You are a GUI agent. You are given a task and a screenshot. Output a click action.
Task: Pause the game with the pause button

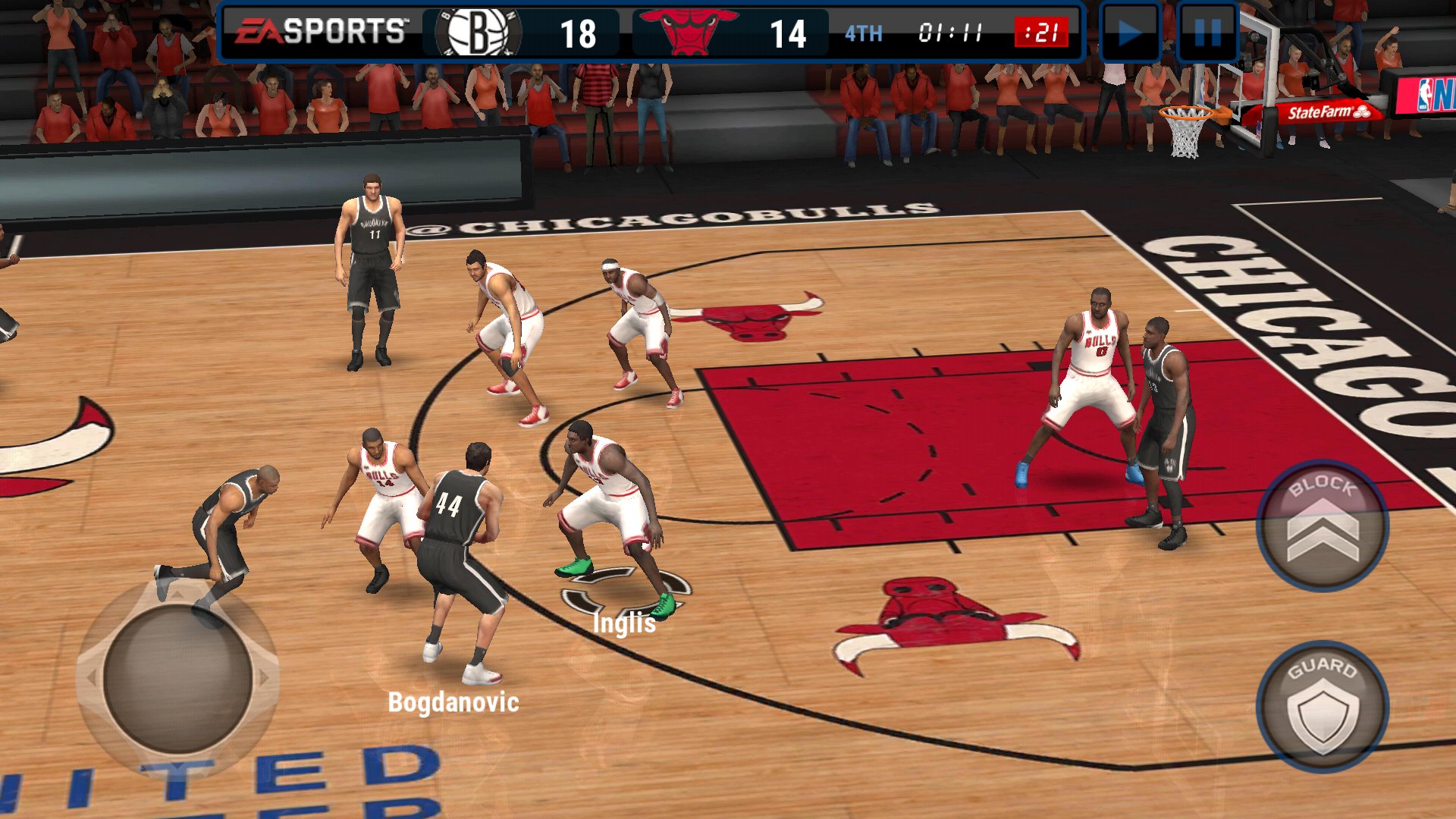click(x=1207, y=33)
